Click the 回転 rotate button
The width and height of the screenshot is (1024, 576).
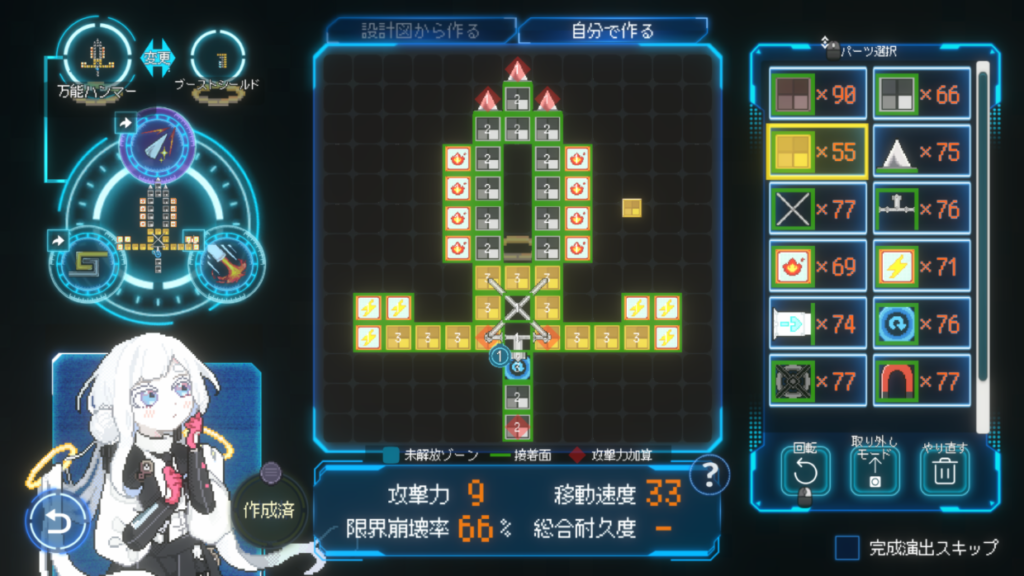[806, 470]
